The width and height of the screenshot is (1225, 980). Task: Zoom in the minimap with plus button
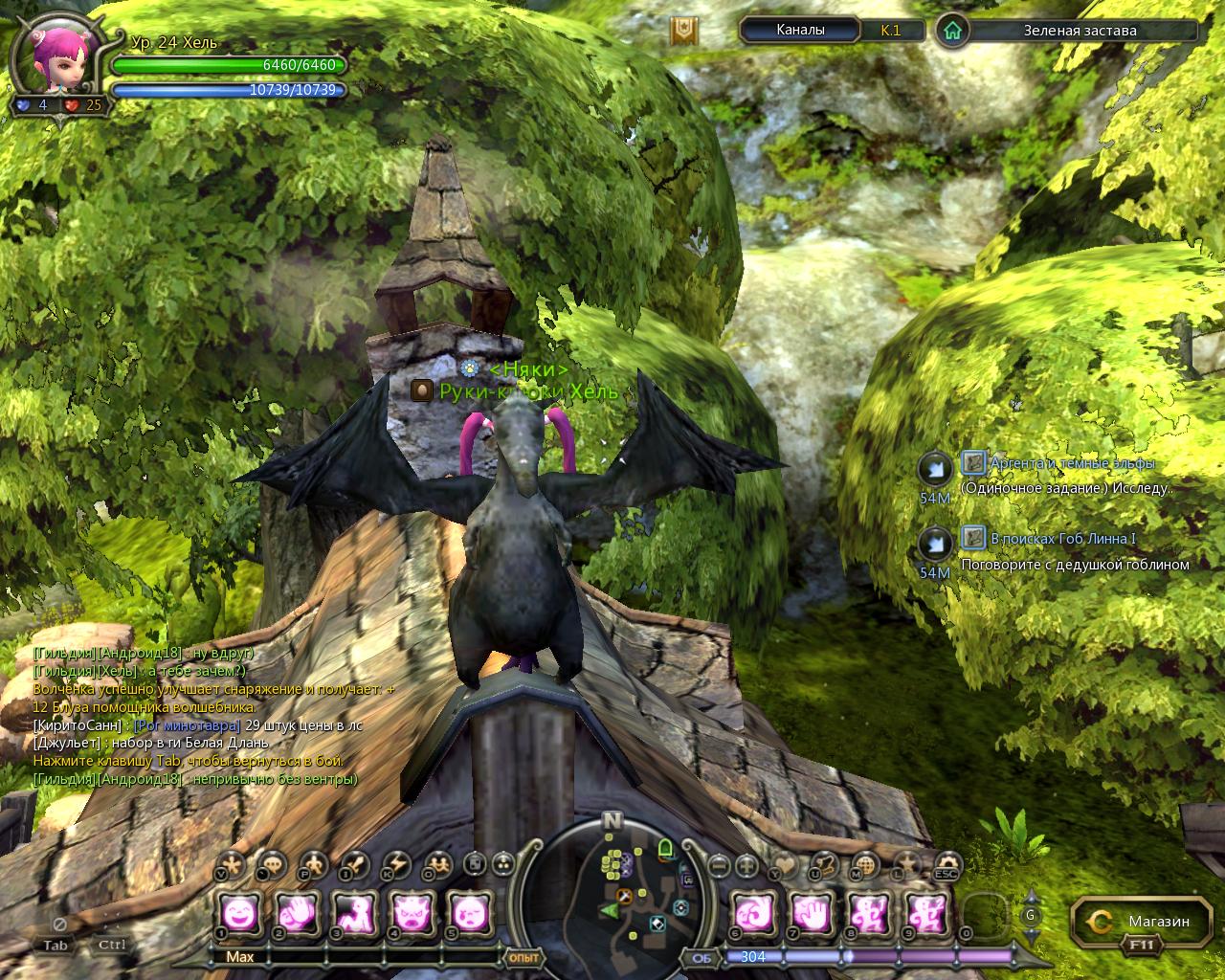coord(748,866)
